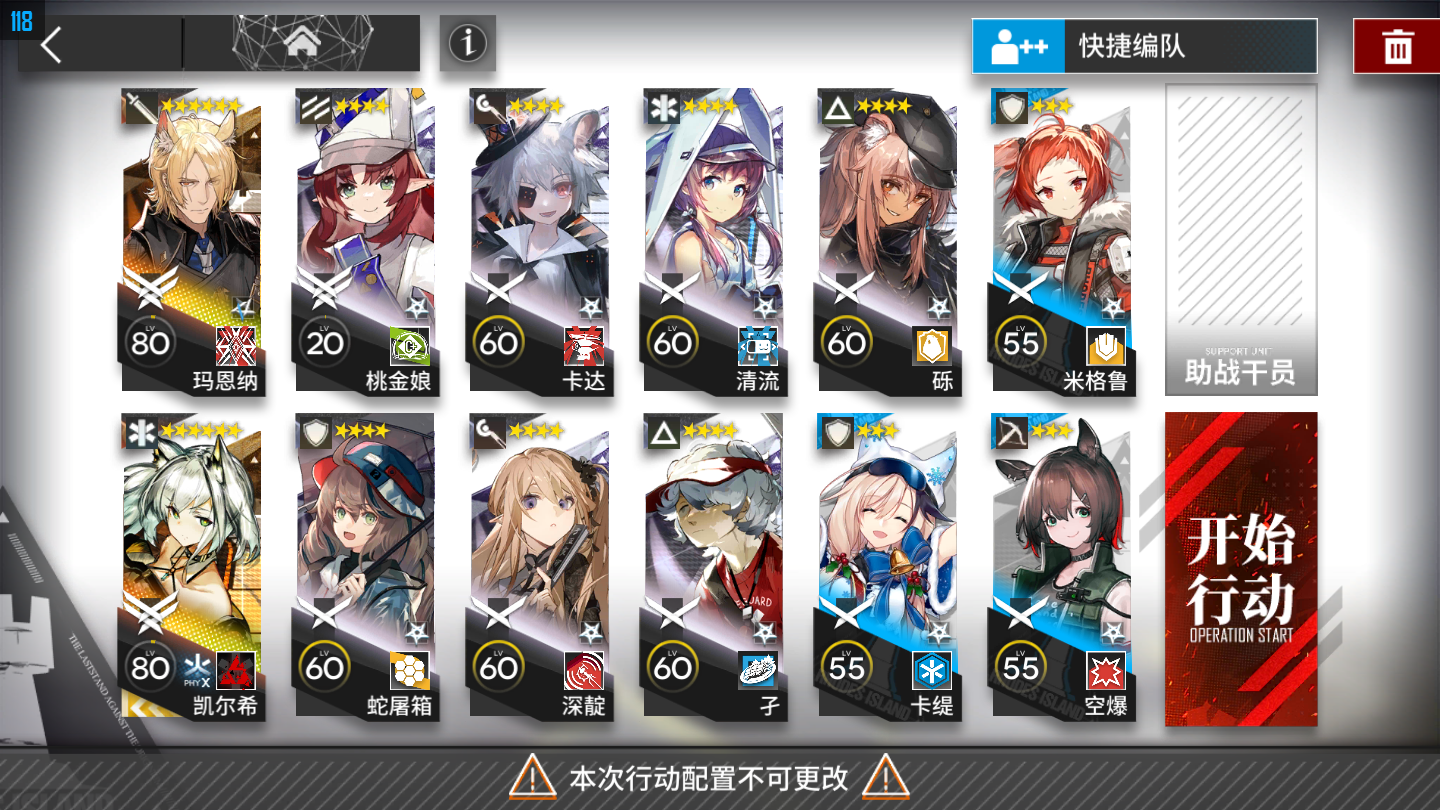The height and width of the screenshot is (810, 1440).
Task: Click the red trash squad-clear icon
Action: (x=1398, y=44)
